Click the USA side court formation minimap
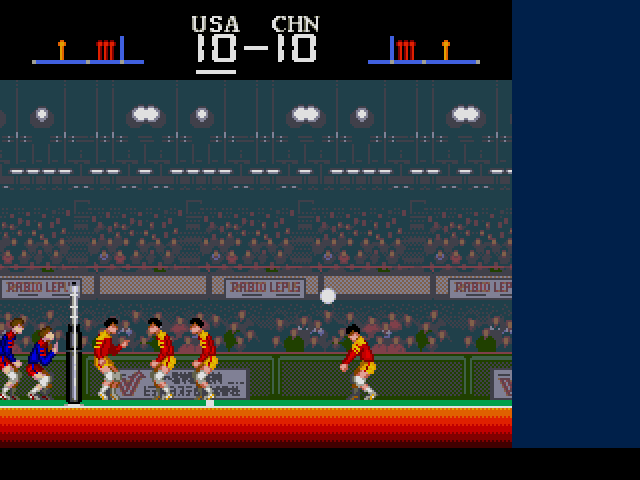 tap(88, 50)
